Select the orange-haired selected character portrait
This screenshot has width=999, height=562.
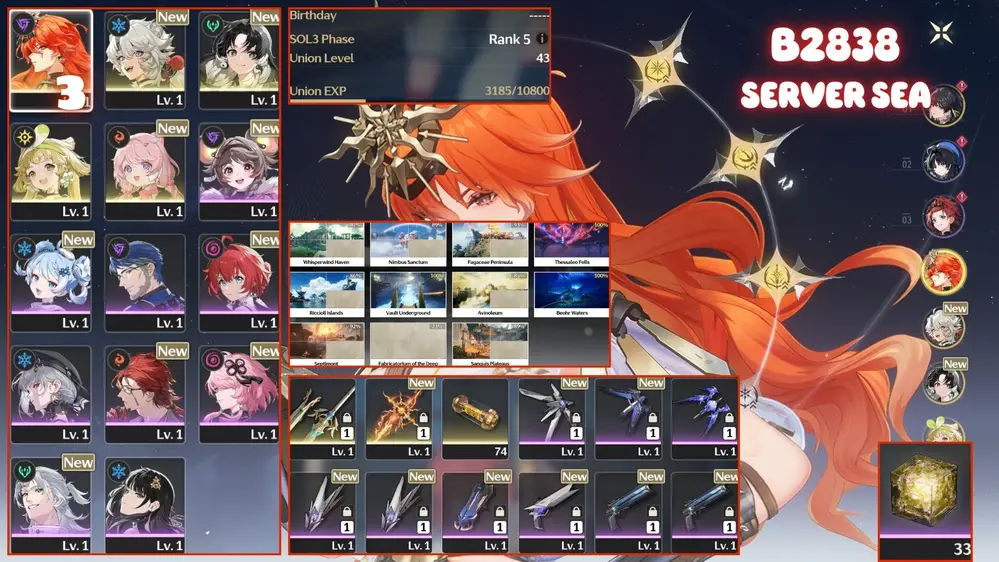(51, 59)
